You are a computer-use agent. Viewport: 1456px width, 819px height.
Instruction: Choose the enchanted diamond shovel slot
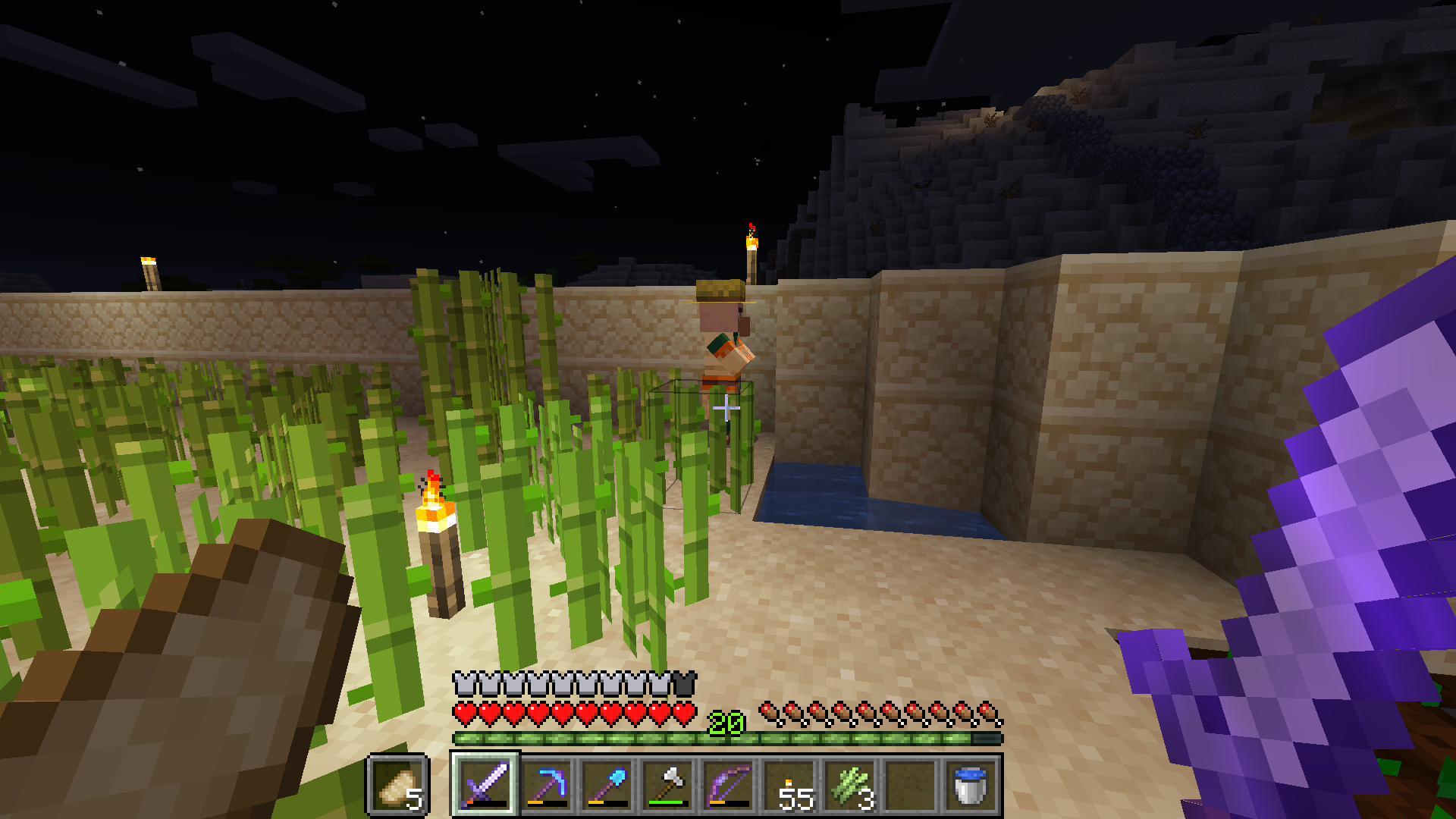pyautogui.click(x=607, y=785)
